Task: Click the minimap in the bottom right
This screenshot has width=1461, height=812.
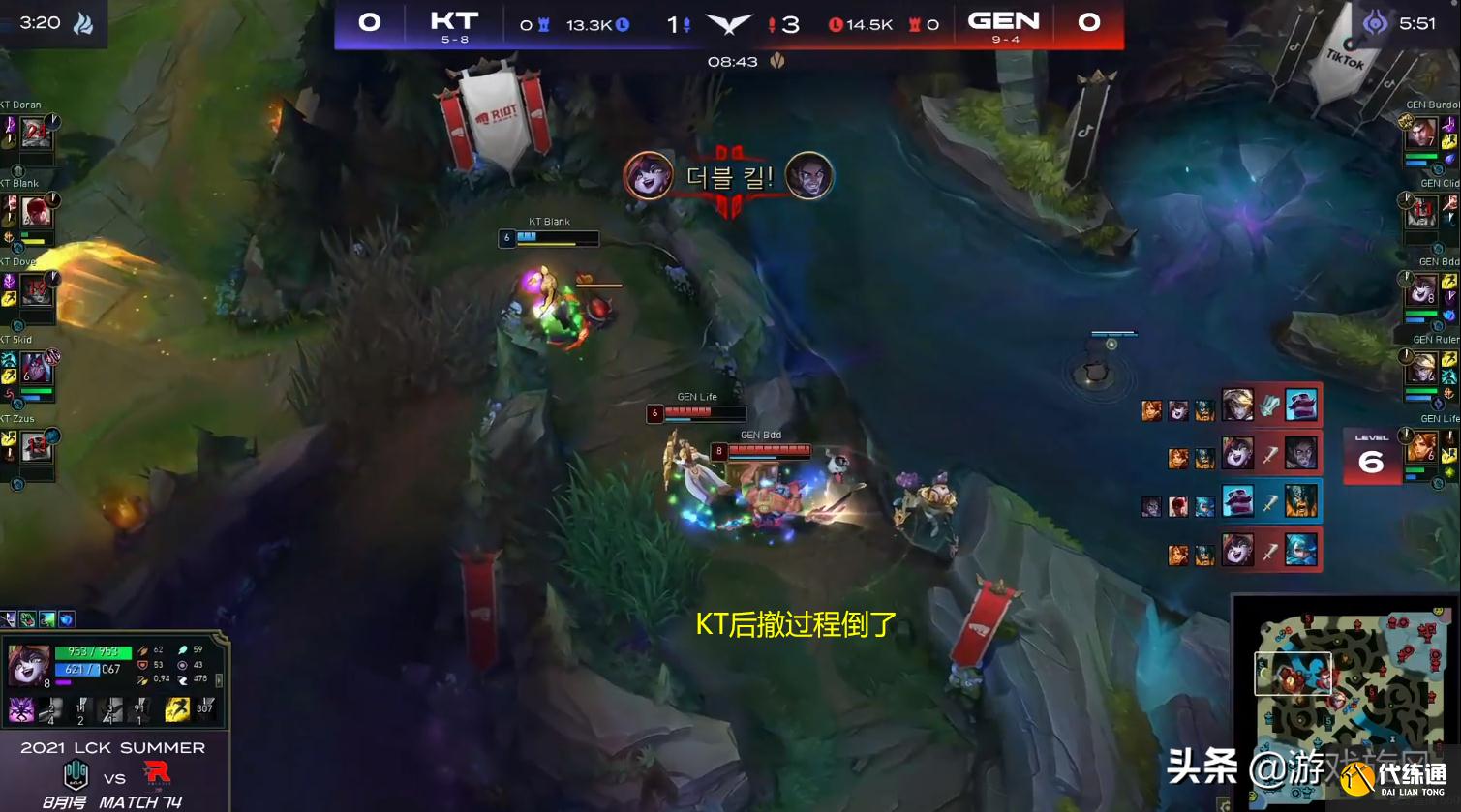Action: click(1346, 697)
